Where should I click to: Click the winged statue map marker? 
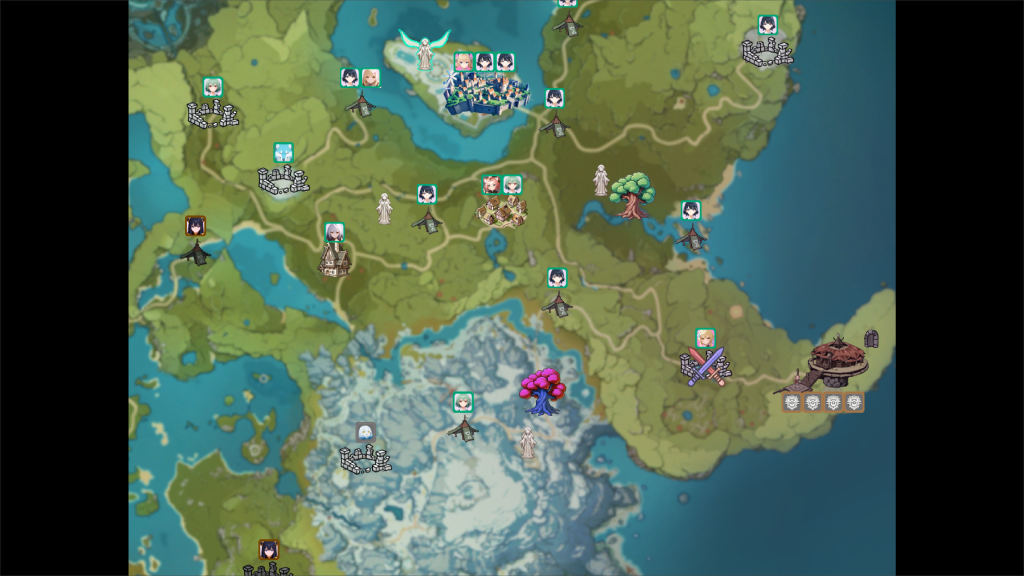click(x=424, y=49)
